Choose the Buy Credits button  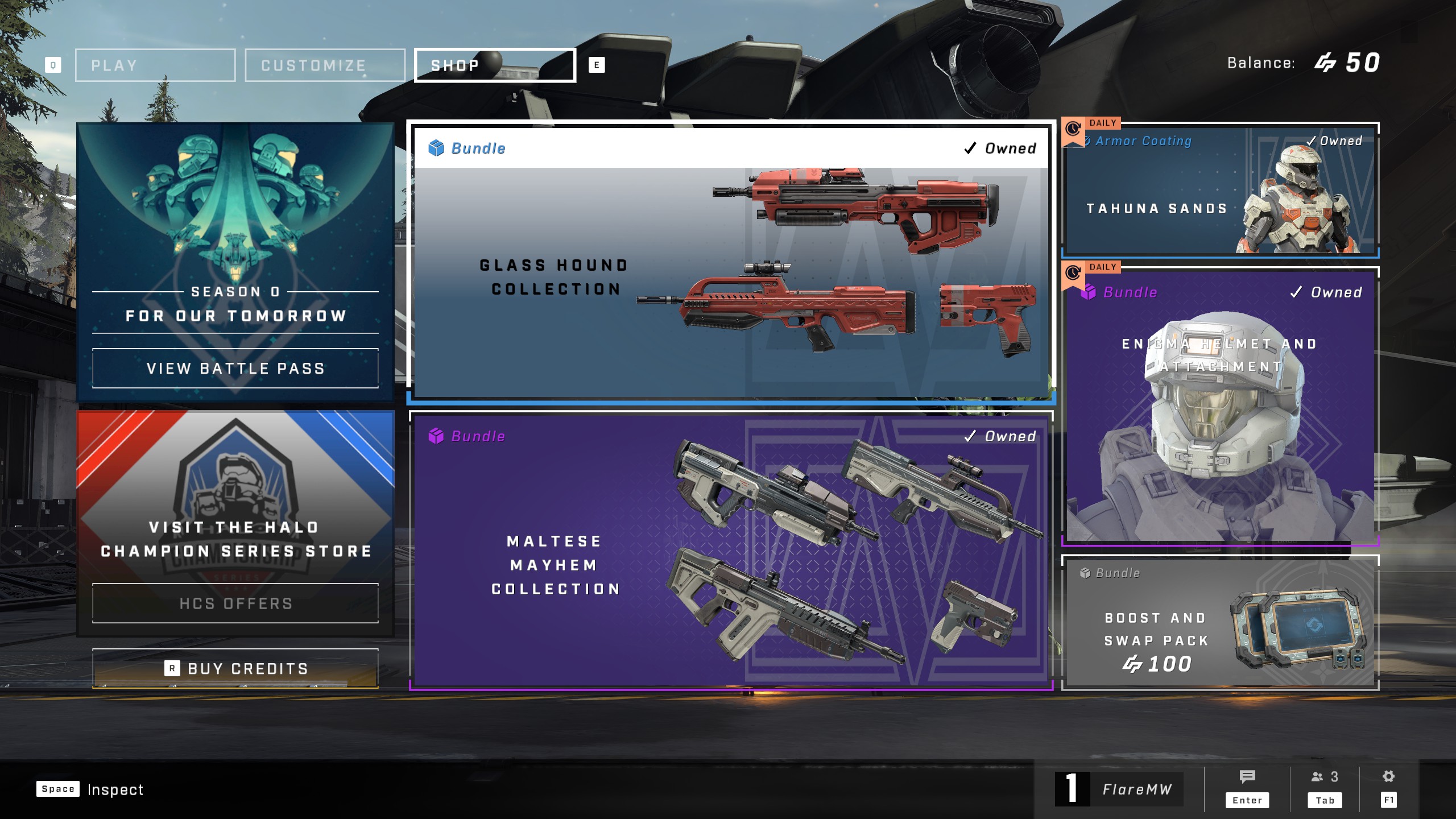235,668
